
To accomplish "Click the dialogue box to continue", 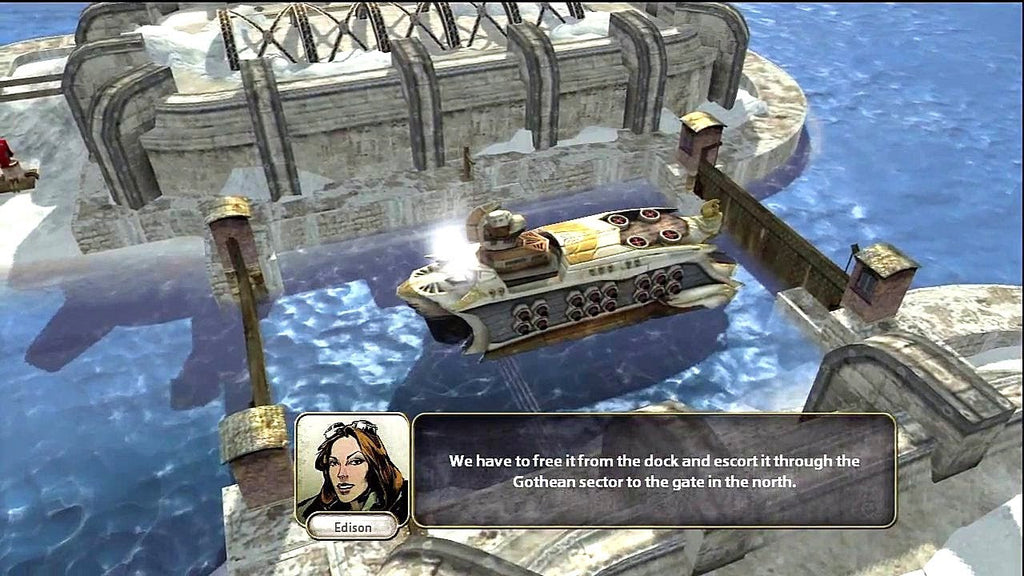I will click(654, 470).
